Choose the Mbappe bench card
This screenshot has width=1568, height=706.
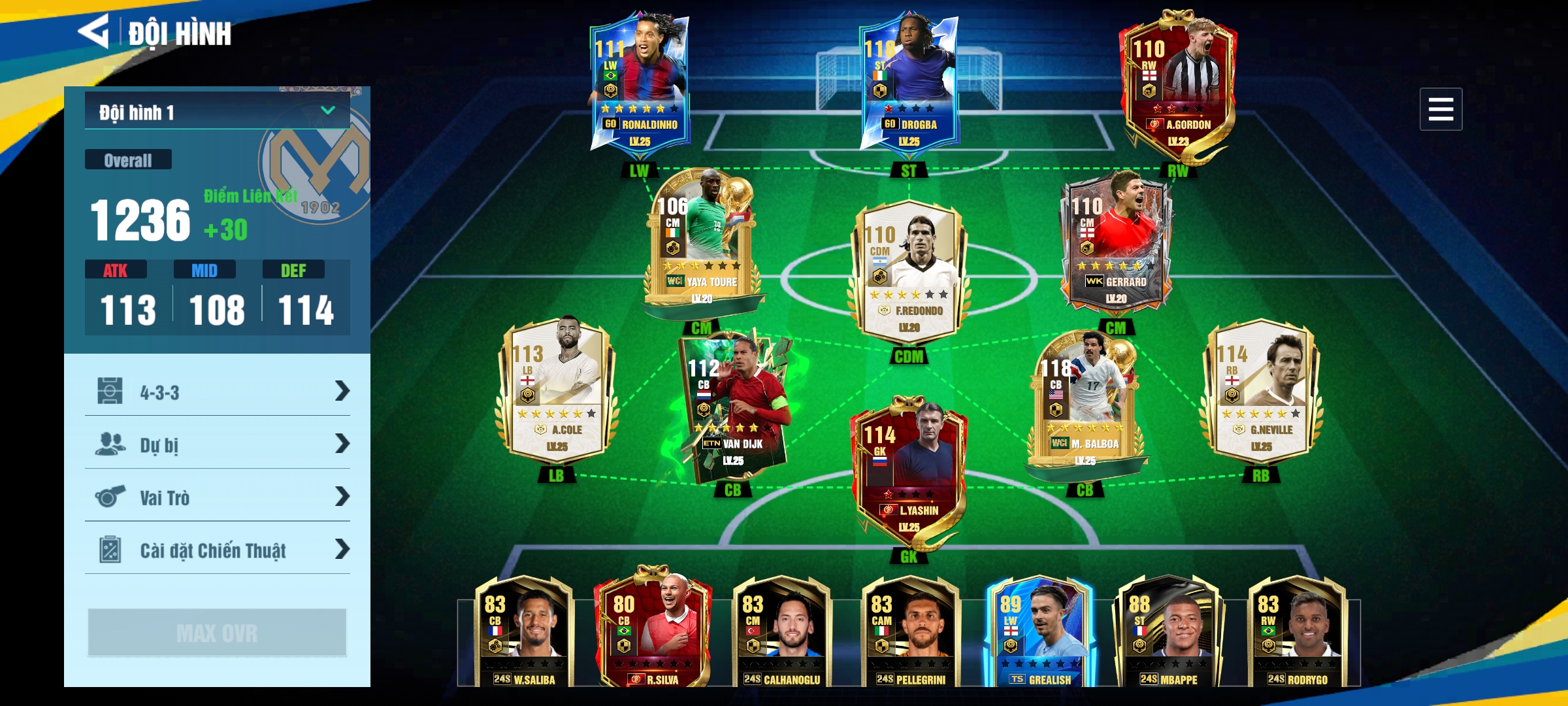point(1168,631)
